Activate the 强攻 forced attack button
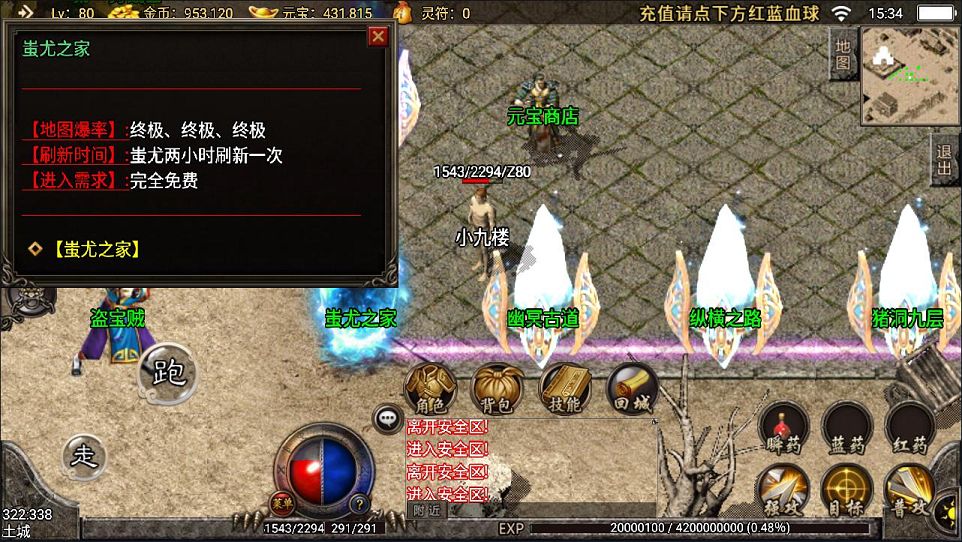Viewport: 962px width, 542px height. [x=784, y=491]
